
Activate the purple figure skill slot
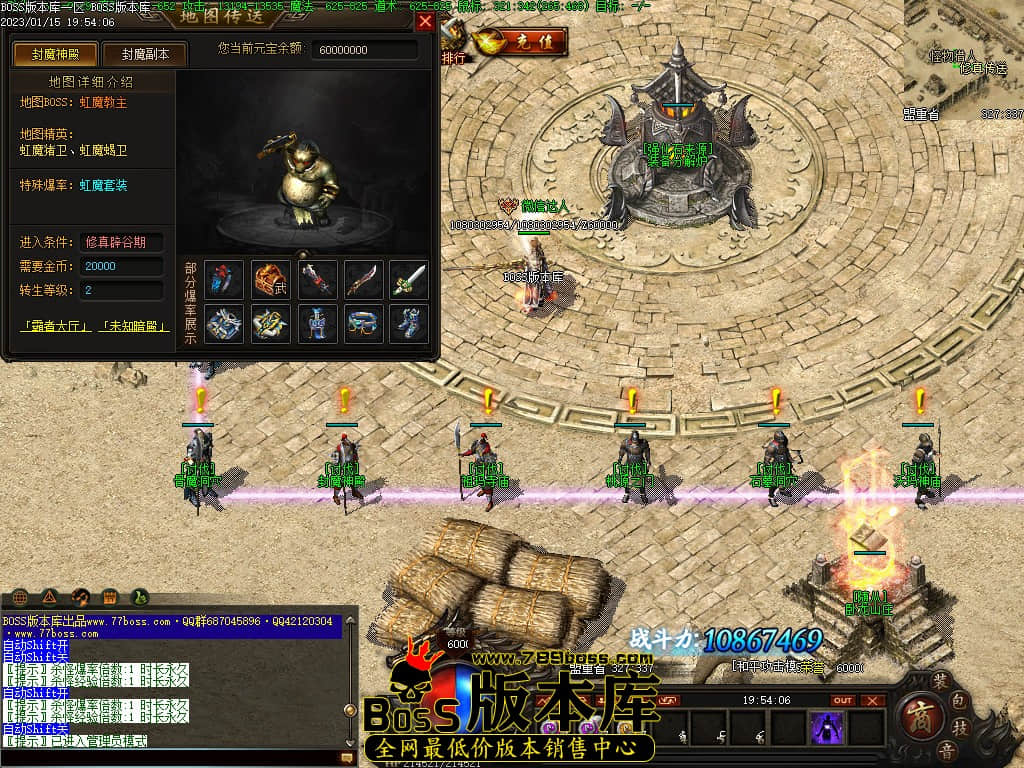(x=827, y=727)
